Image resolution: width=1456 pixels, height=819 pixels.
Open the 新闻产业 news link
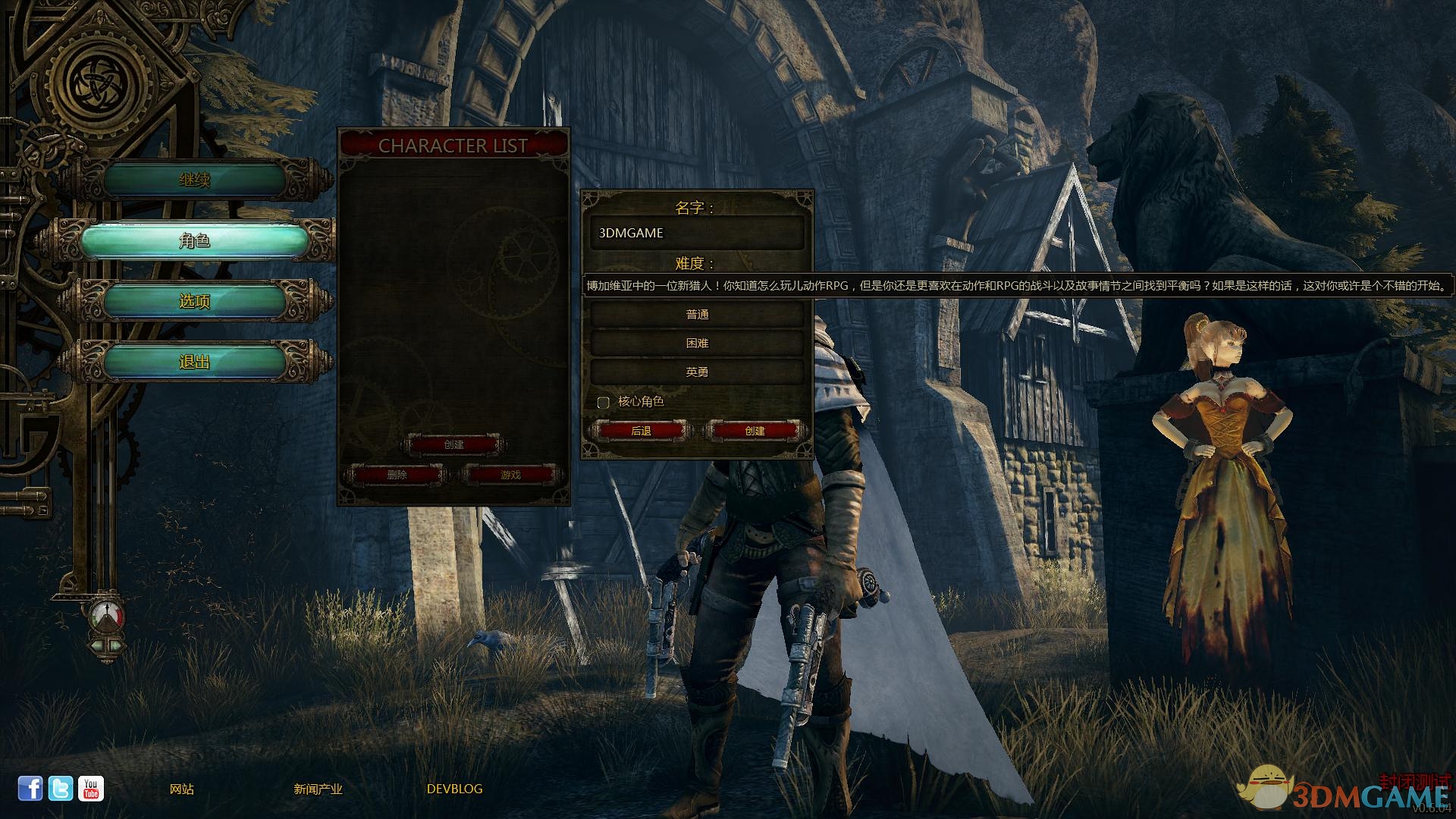click(x=318, y=789)
